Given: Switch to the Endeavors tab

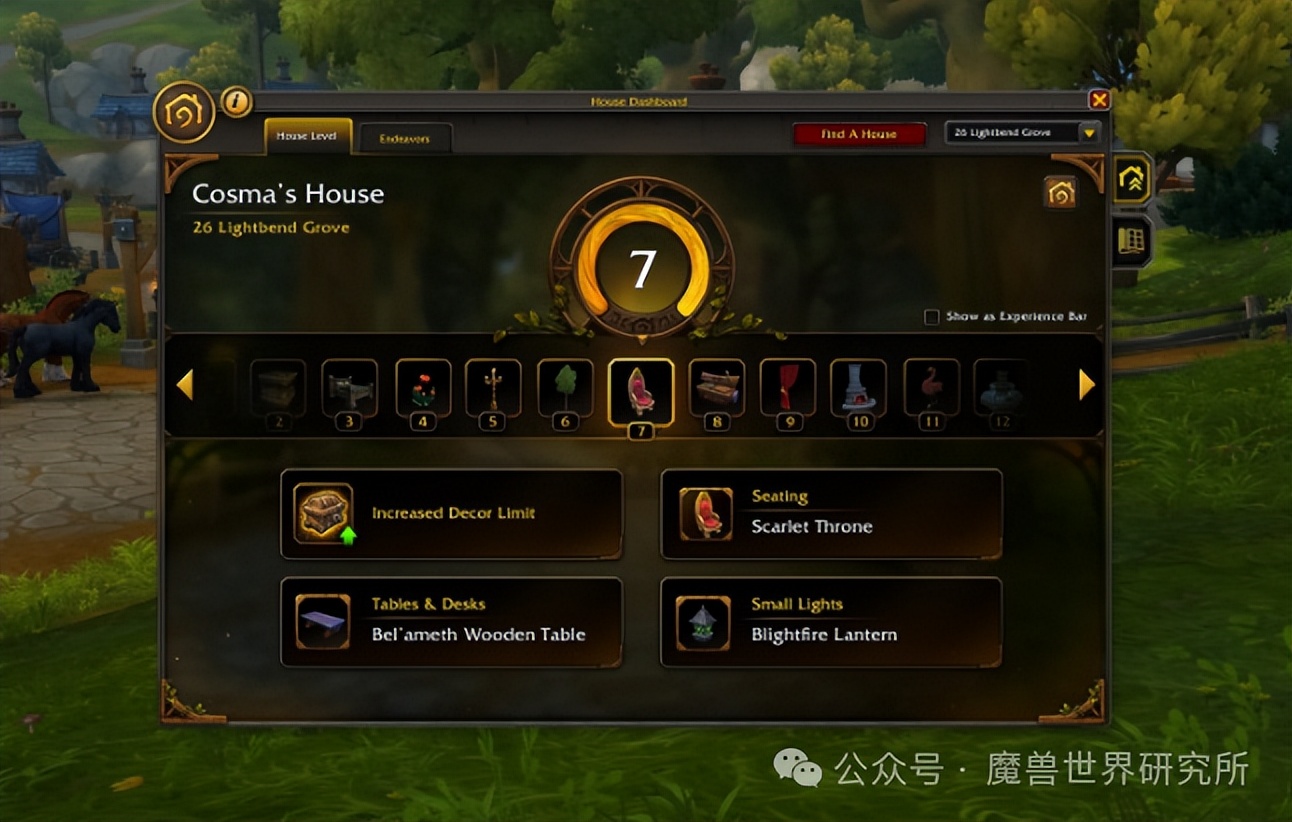Looking at the screenshot, I should coord(405,139).
